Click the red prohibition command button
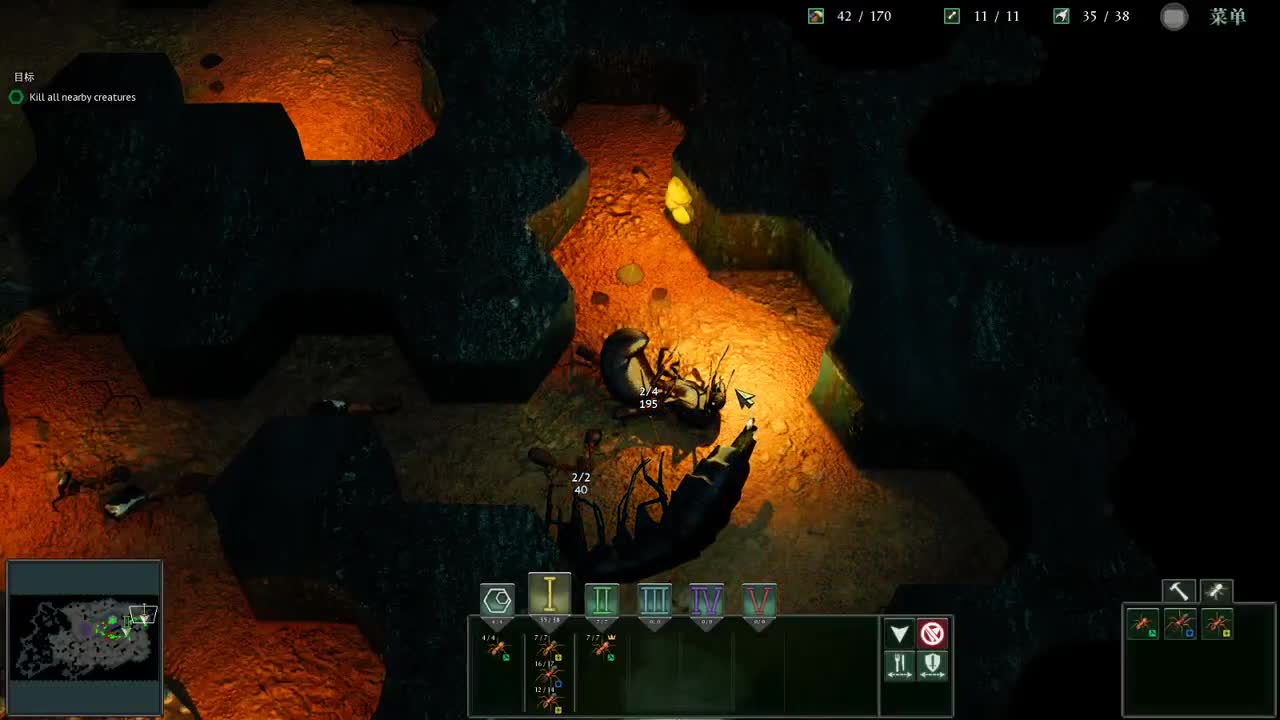The image size is (1280, 720). tap(932, 634)
